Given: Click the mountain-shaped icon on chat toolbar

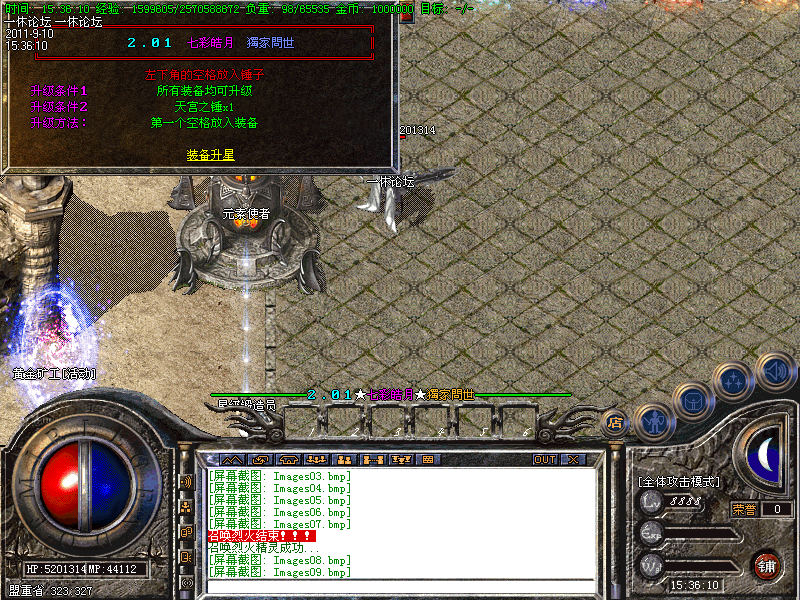Looking at the screenshot, I should [231, 460].
